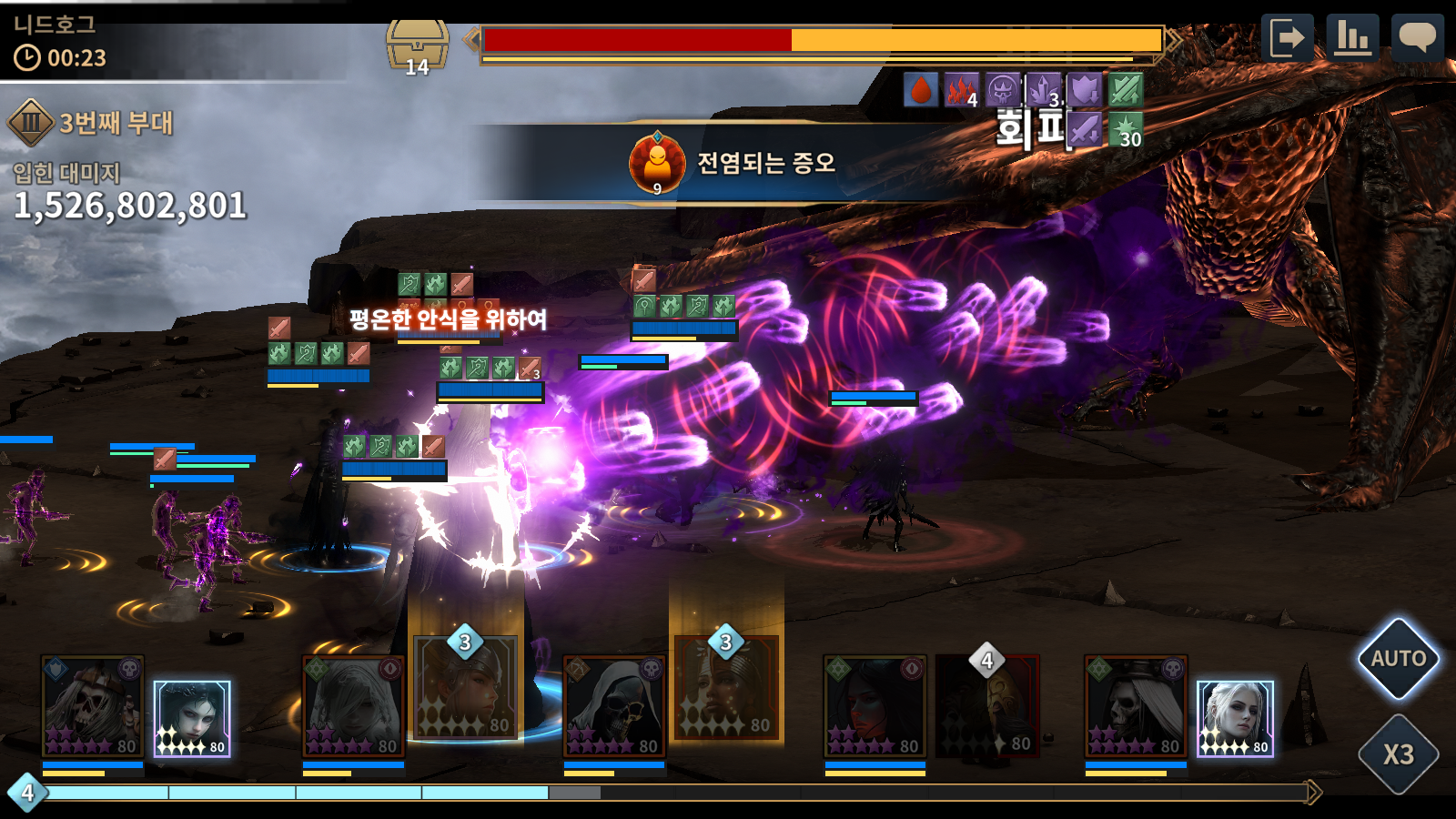Image resolution: width=1456 pixels, height=819 pixels.
Task: Select the white-veiled hero portrait
Action: [x=353, y=707]
